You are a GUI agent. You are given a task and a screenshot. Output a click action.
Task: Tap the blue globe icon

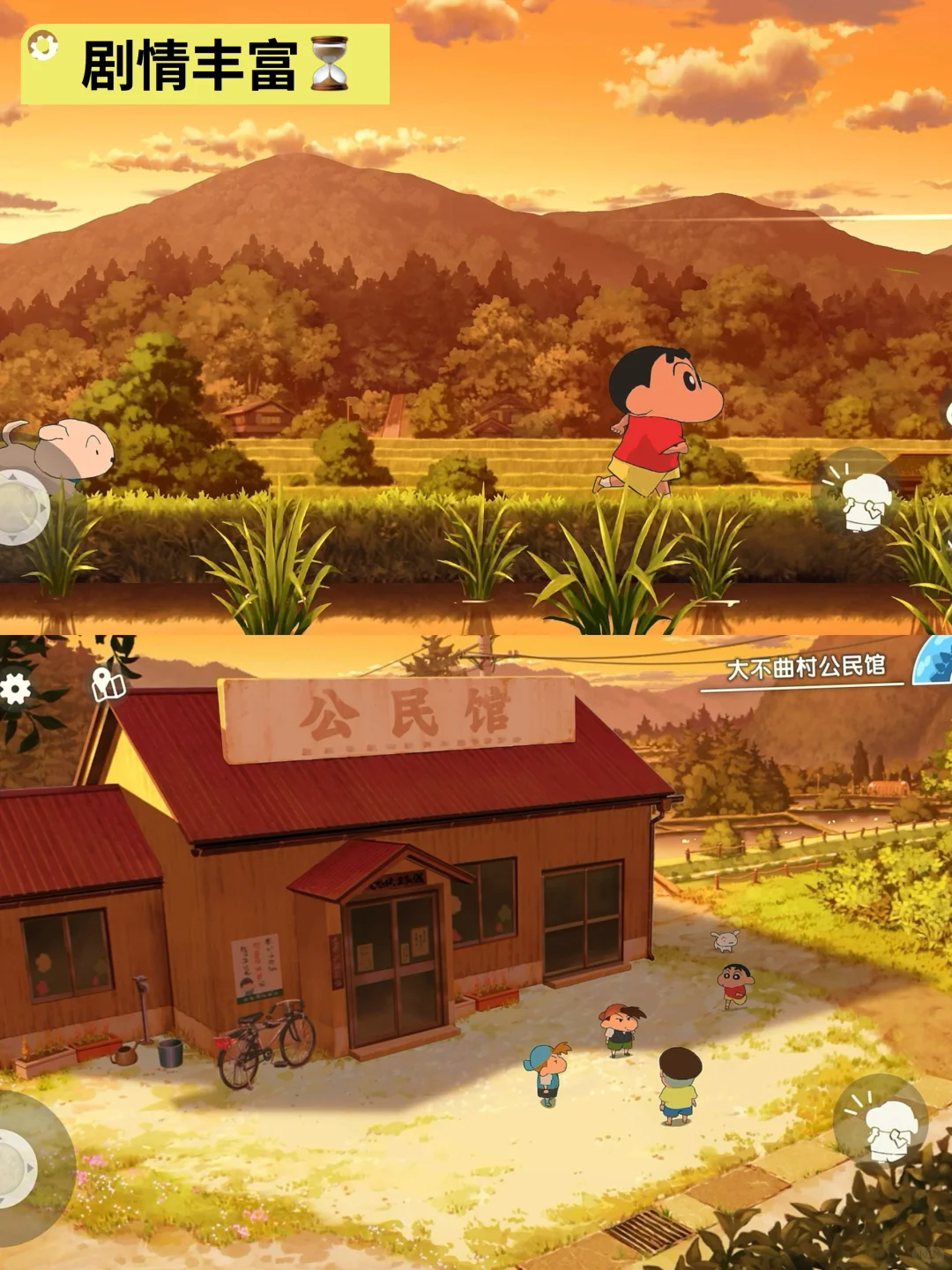click(934, 661)
